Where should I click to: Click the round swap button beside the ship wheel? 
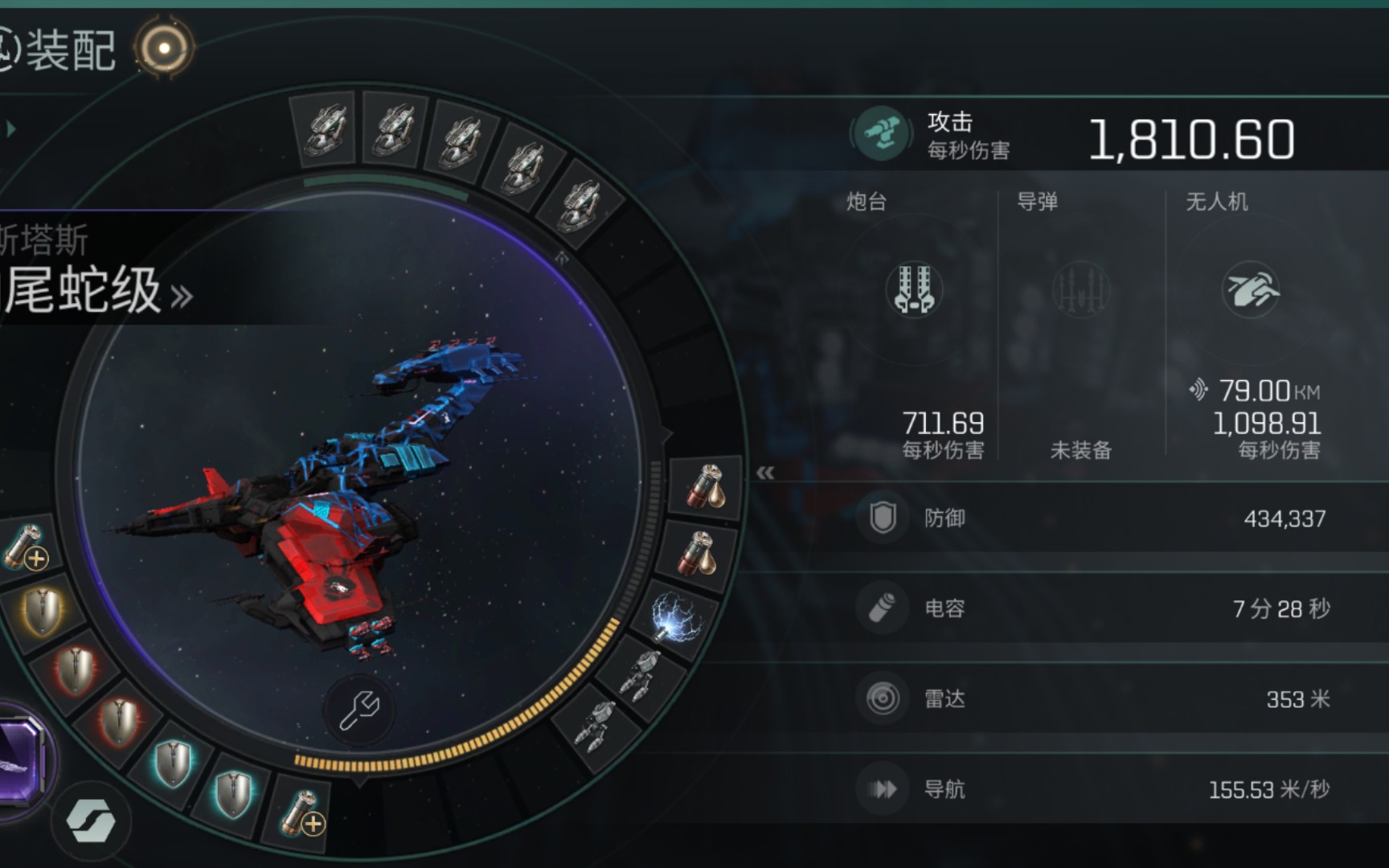pyautogui.click(x=91, y=821)
